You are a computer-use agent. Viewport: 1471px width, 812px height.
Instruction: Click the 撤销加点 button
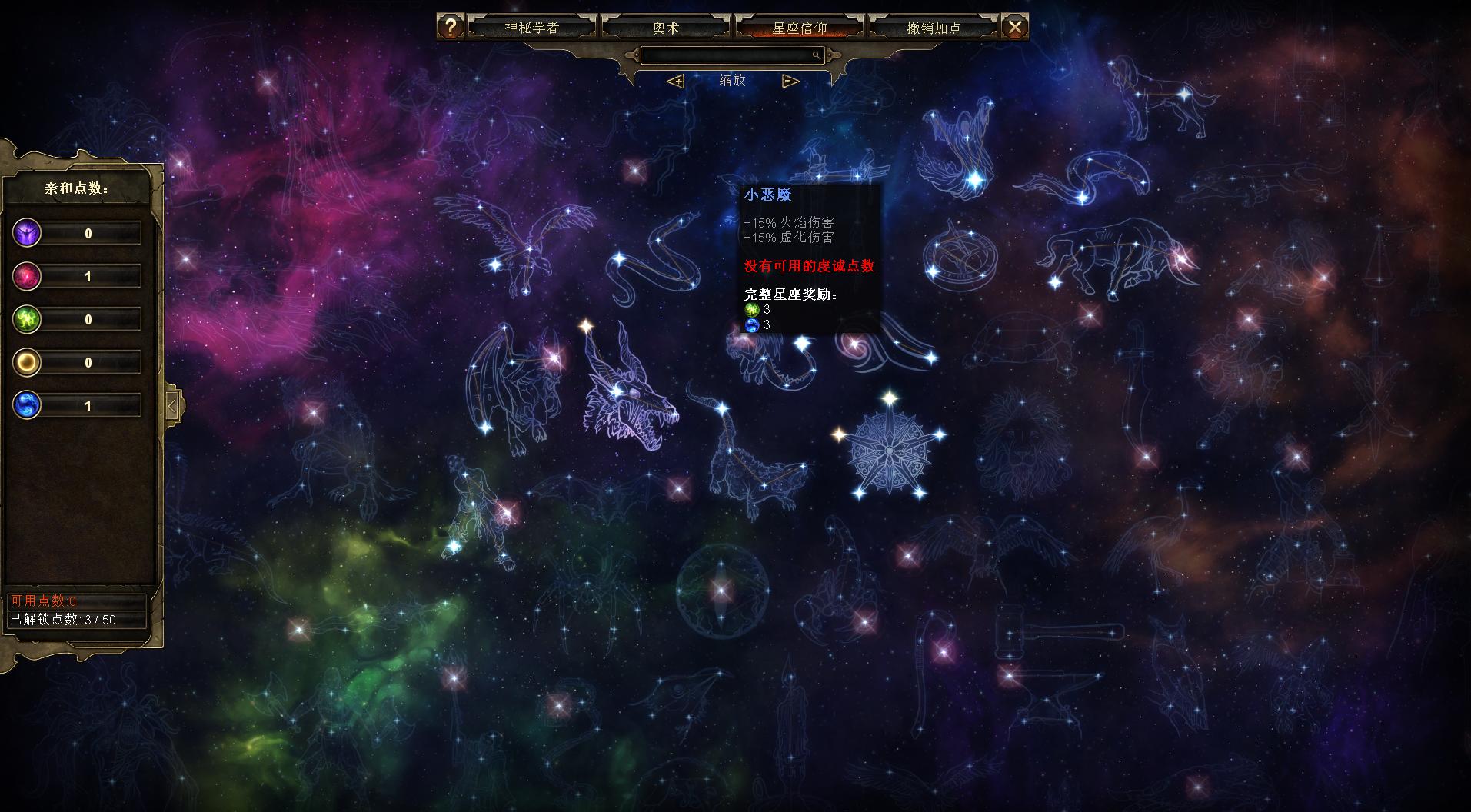point(934,28)
